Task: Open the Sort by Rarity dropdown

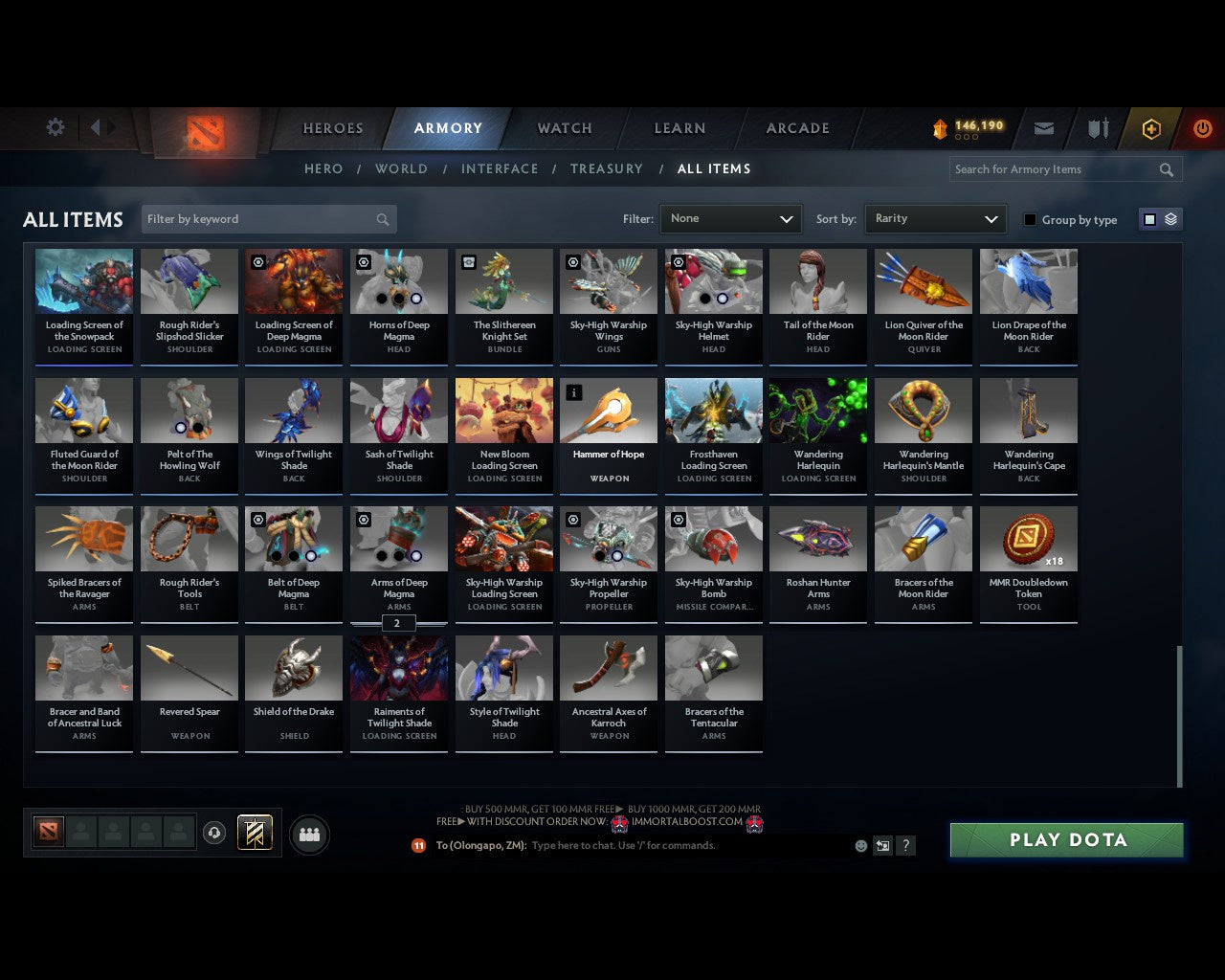Action: tap(935, 219)
